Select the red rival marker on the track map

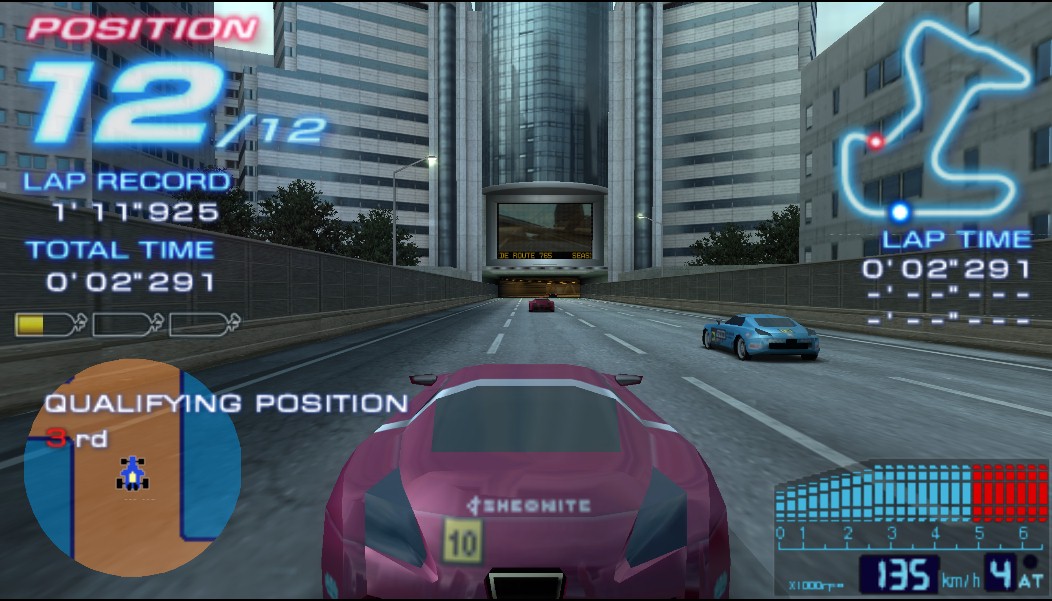tap(876, 142)
